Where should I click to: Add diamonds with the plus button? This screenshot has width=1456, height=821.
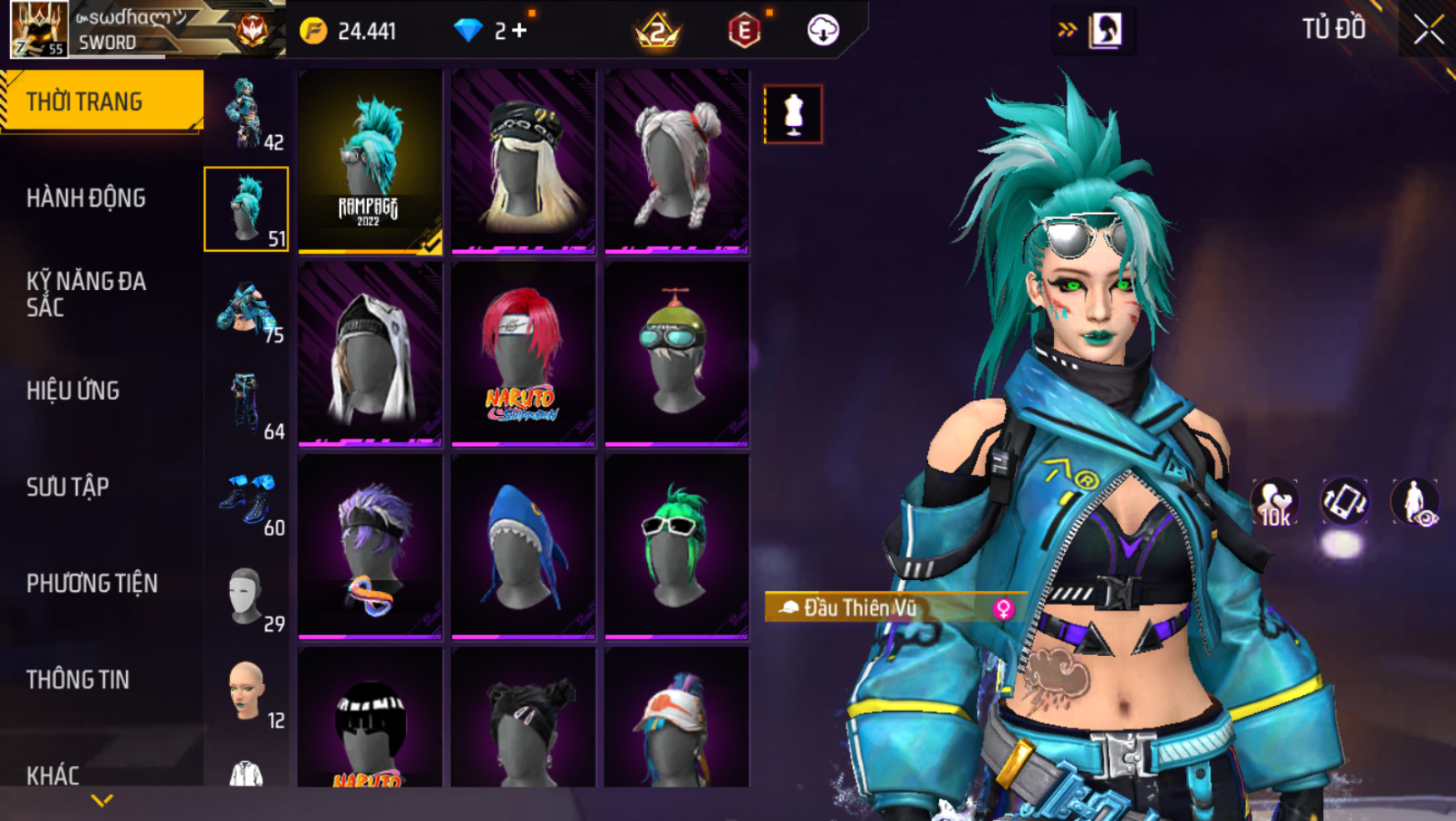click(520, 31)
